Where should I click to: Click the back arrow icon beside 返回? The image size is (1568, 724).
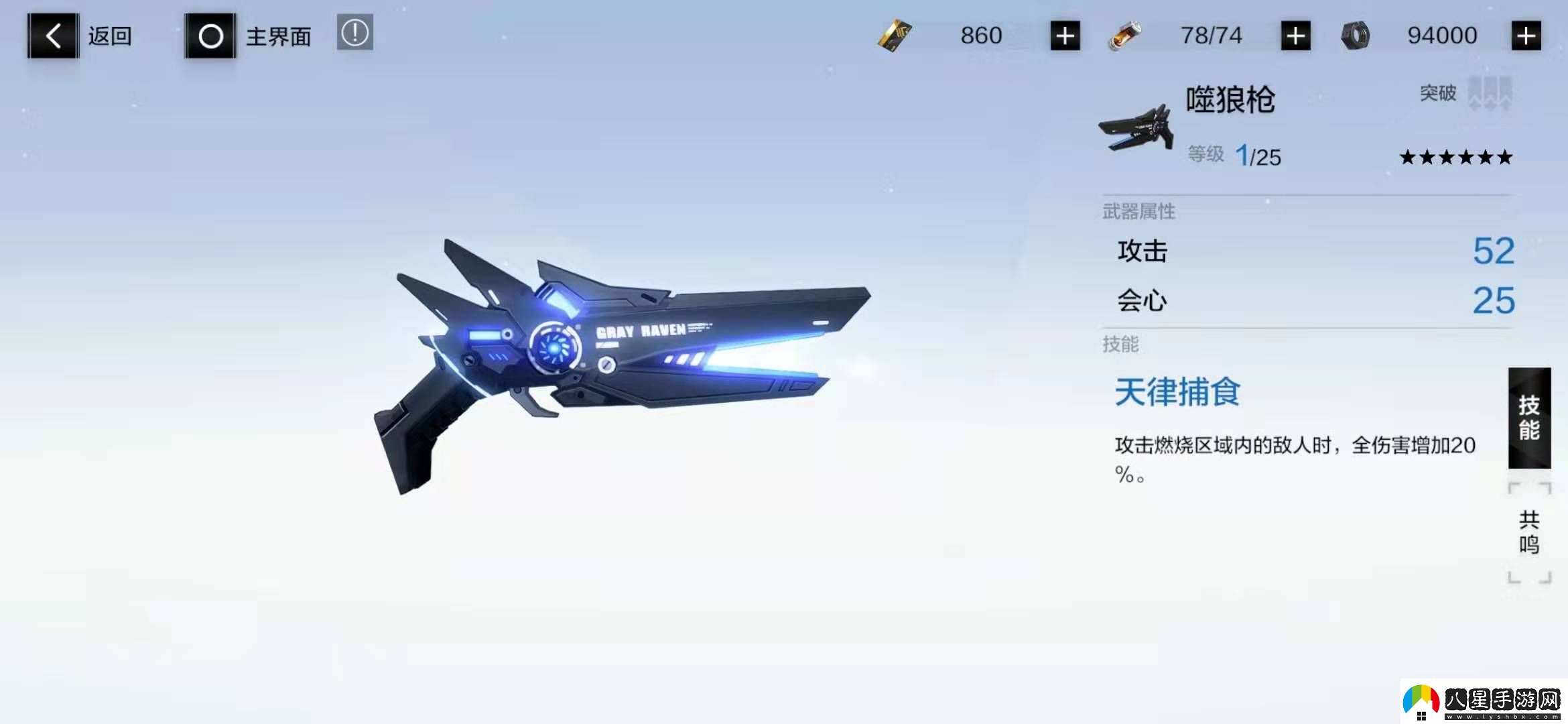tap(52, 35)
